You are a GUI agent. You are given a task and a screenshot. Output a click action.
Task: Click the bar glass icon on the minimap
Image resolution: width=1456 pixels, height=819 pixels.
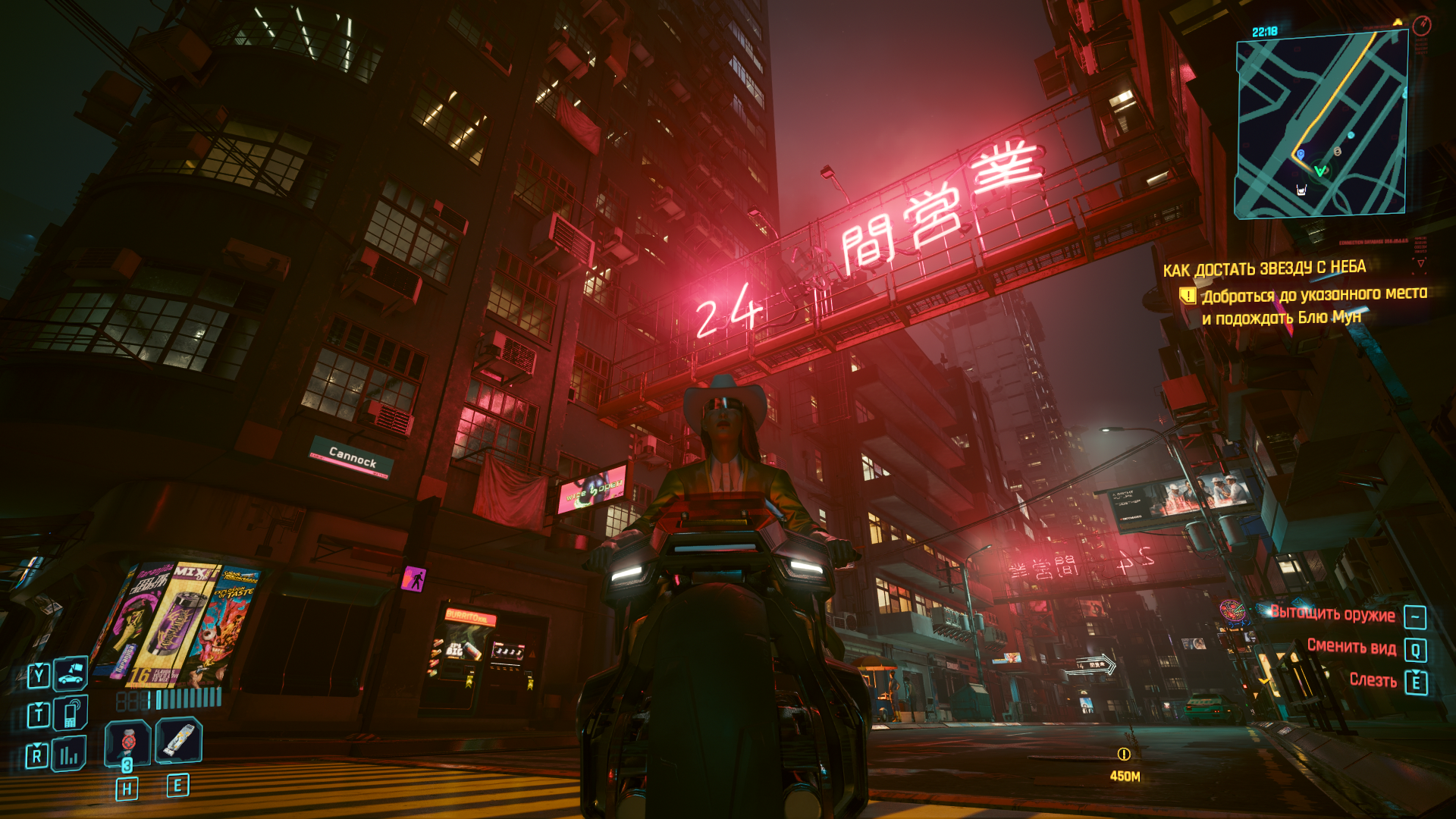1301,190
